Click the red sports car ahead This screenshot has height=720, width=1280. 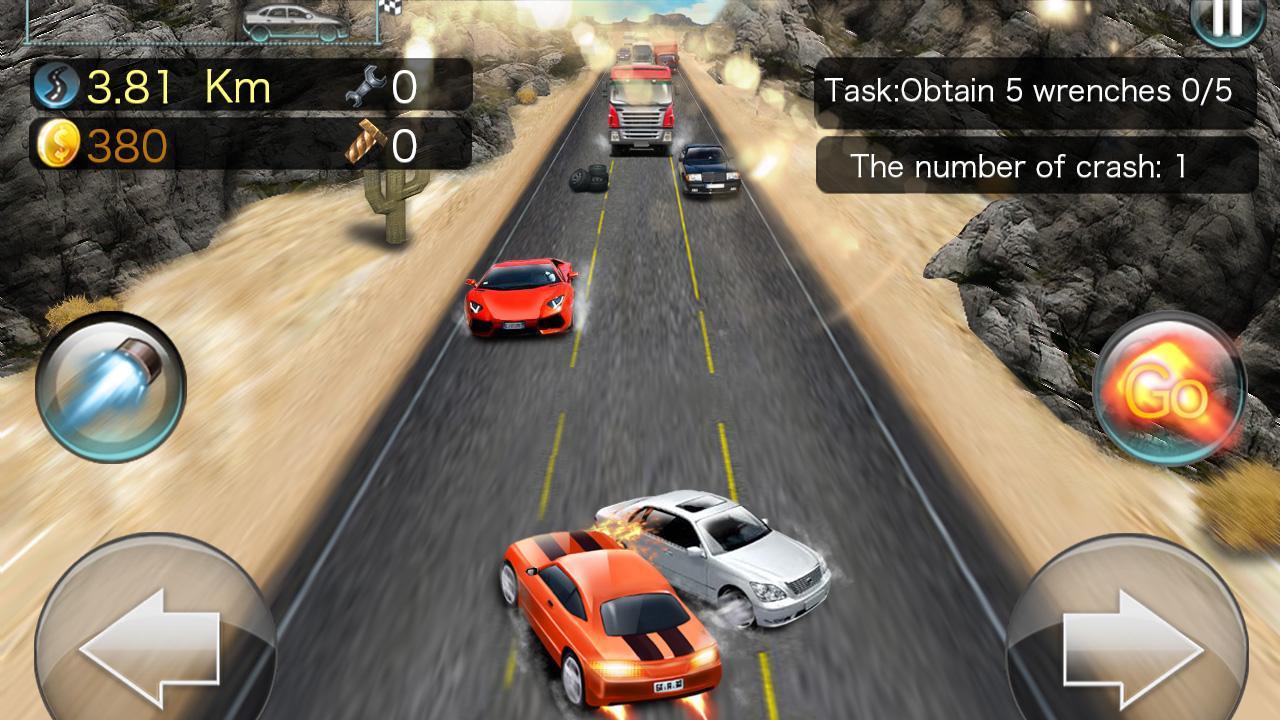point(520,295)
